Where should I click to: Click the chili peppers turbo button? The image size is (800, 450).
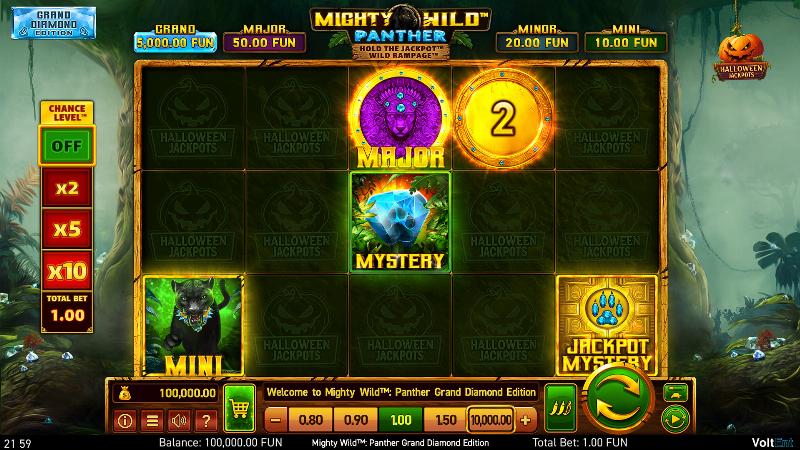[x=560, y=407]
